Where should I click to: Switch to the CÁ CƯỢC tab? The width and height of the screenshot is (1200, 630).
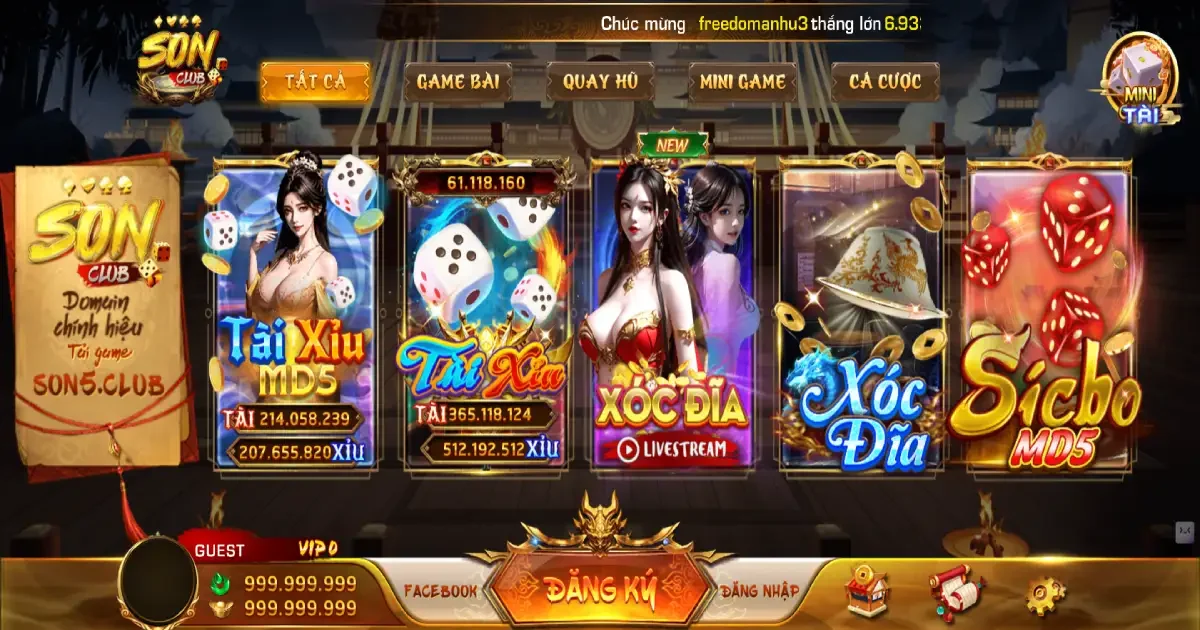pyautogui.click(x=885, y=82)
